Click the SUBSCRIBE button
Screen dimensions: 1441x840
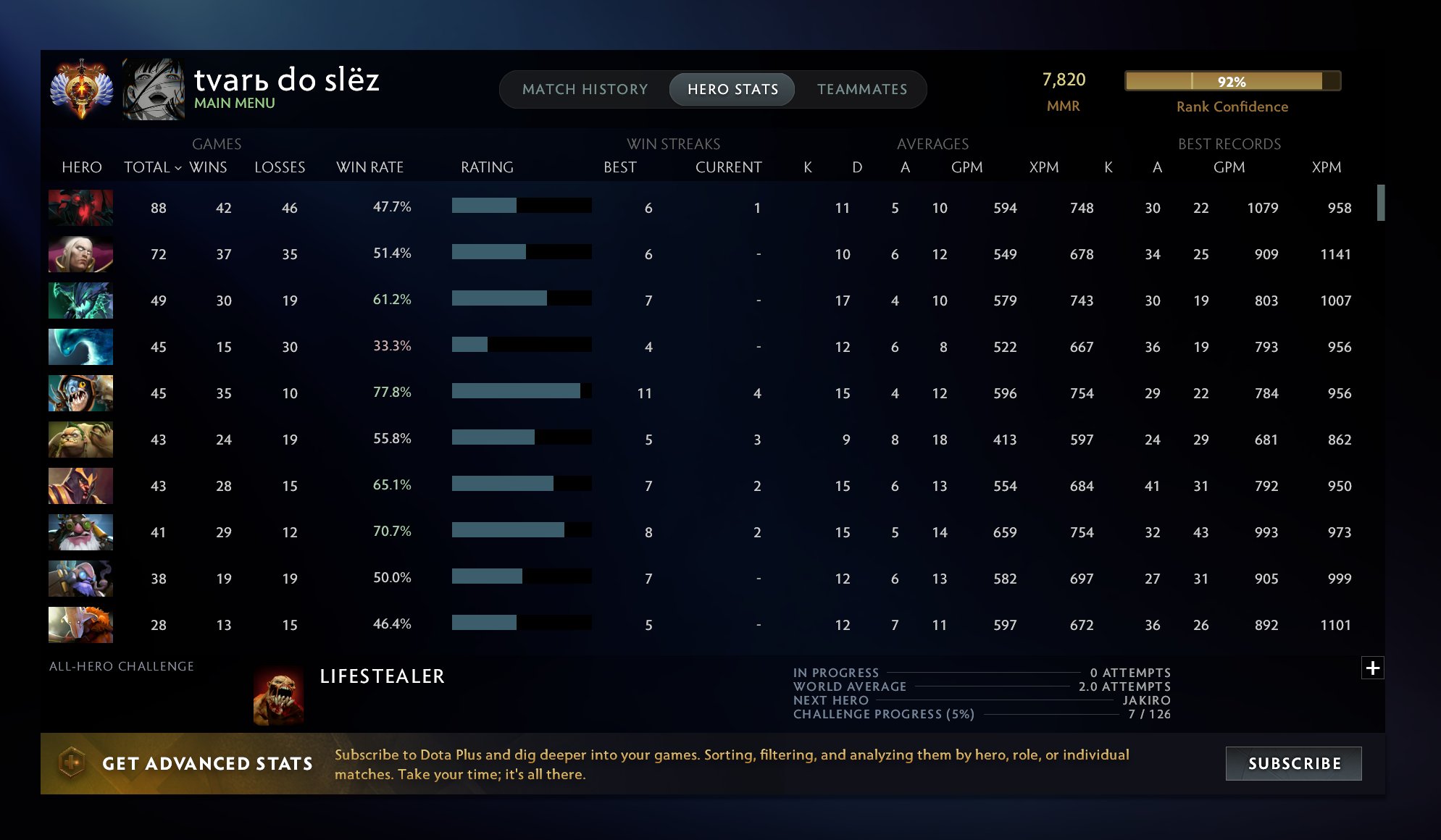[1294, 763]
